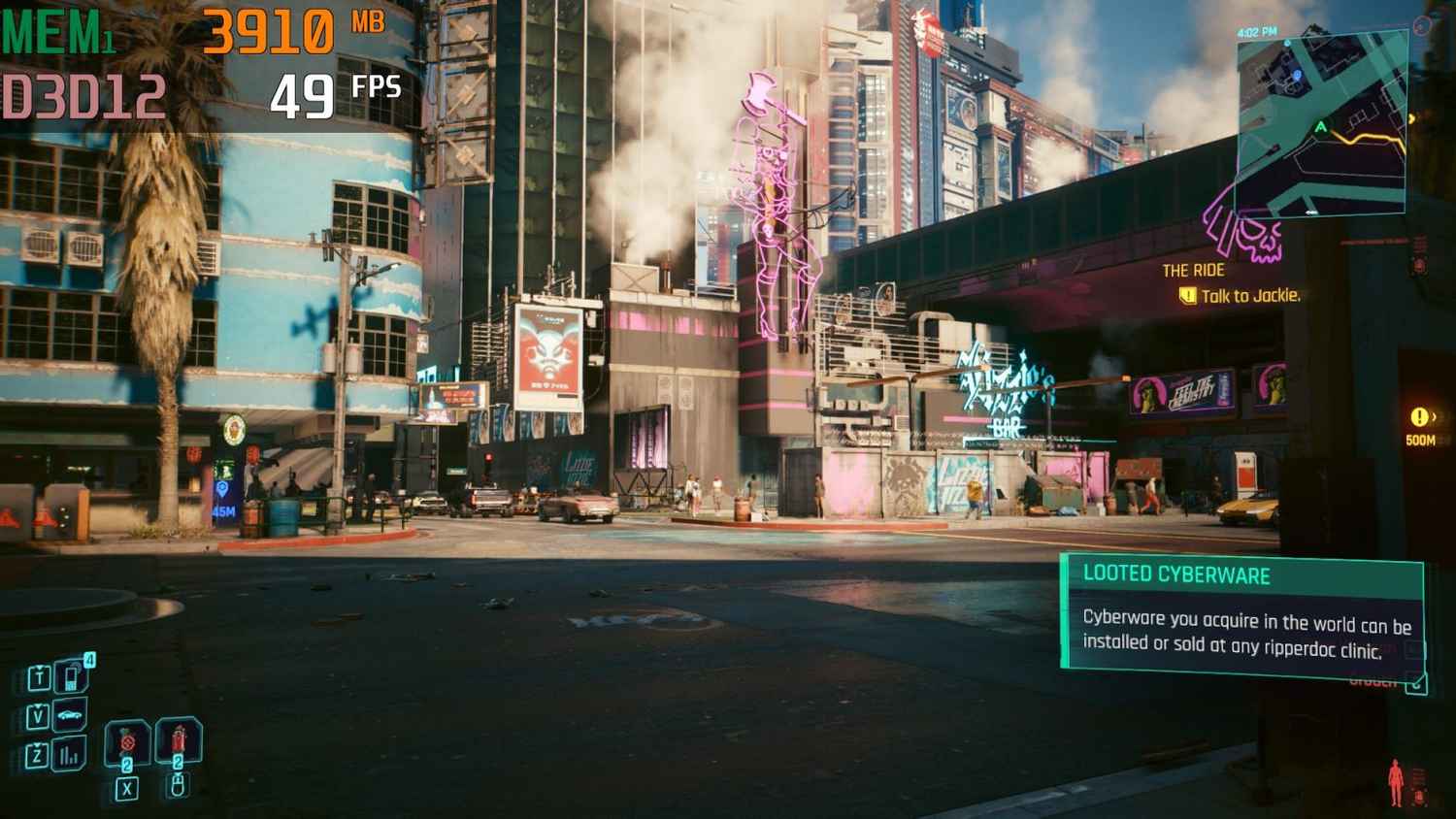The height and width of the screenshot is (819, 1456).
Task: Click the red crouching figure stance icon
Action: click(x=1396, y=782)
